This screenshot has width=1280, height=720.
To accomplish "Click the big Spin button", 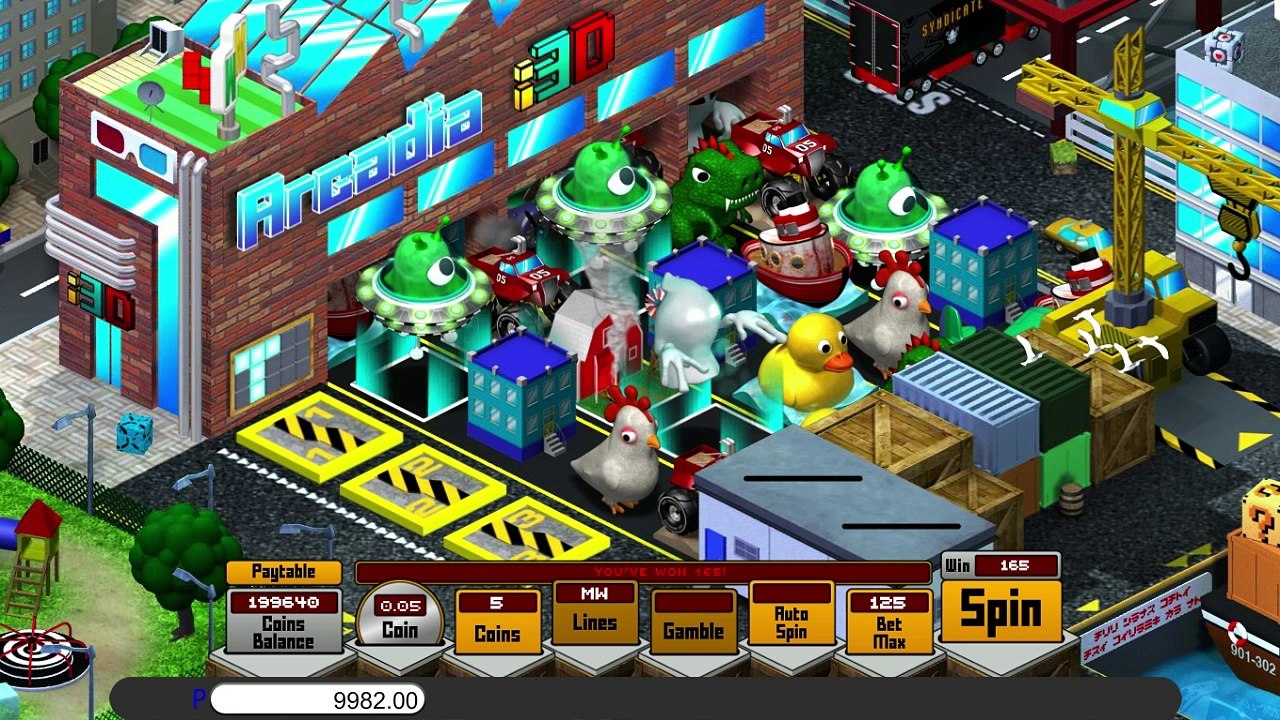I will click(x=1001, y=610).
